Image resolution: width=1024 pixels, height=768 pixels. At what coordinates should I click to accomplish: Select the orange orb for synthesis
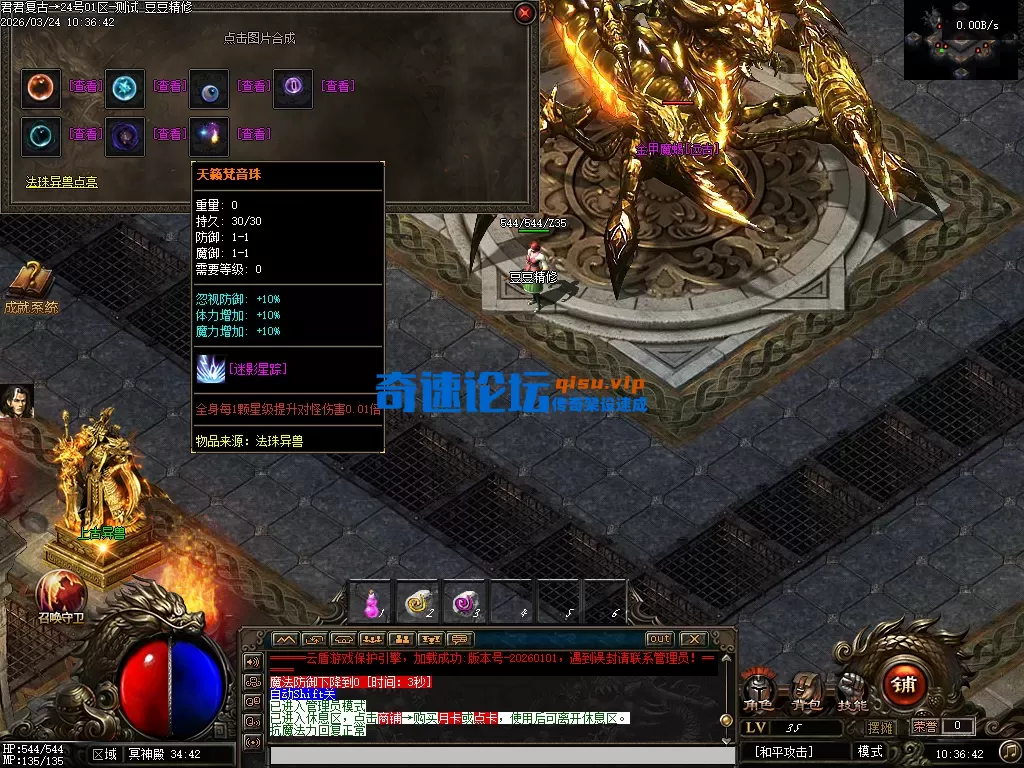tap(41, 87)
